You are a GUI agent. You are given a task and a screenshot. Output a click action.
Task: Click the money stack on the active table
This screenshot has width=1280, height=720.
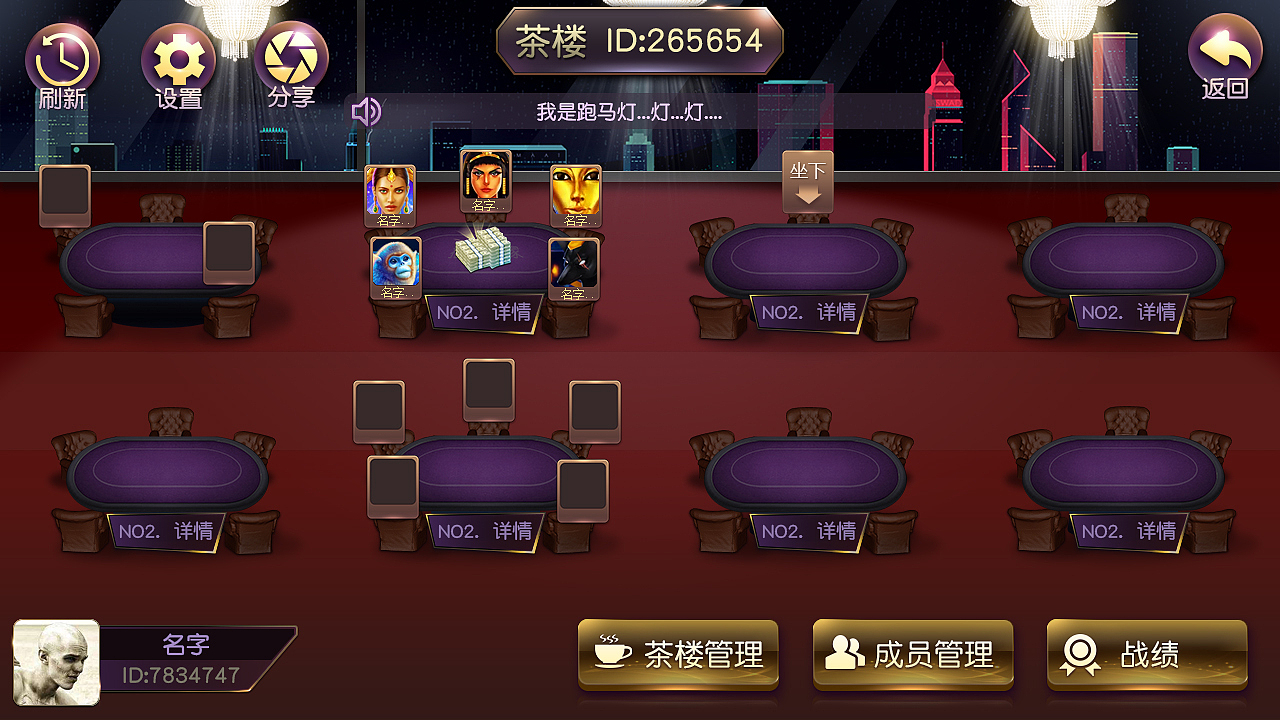pyautogui.click(x=483, y=252)
